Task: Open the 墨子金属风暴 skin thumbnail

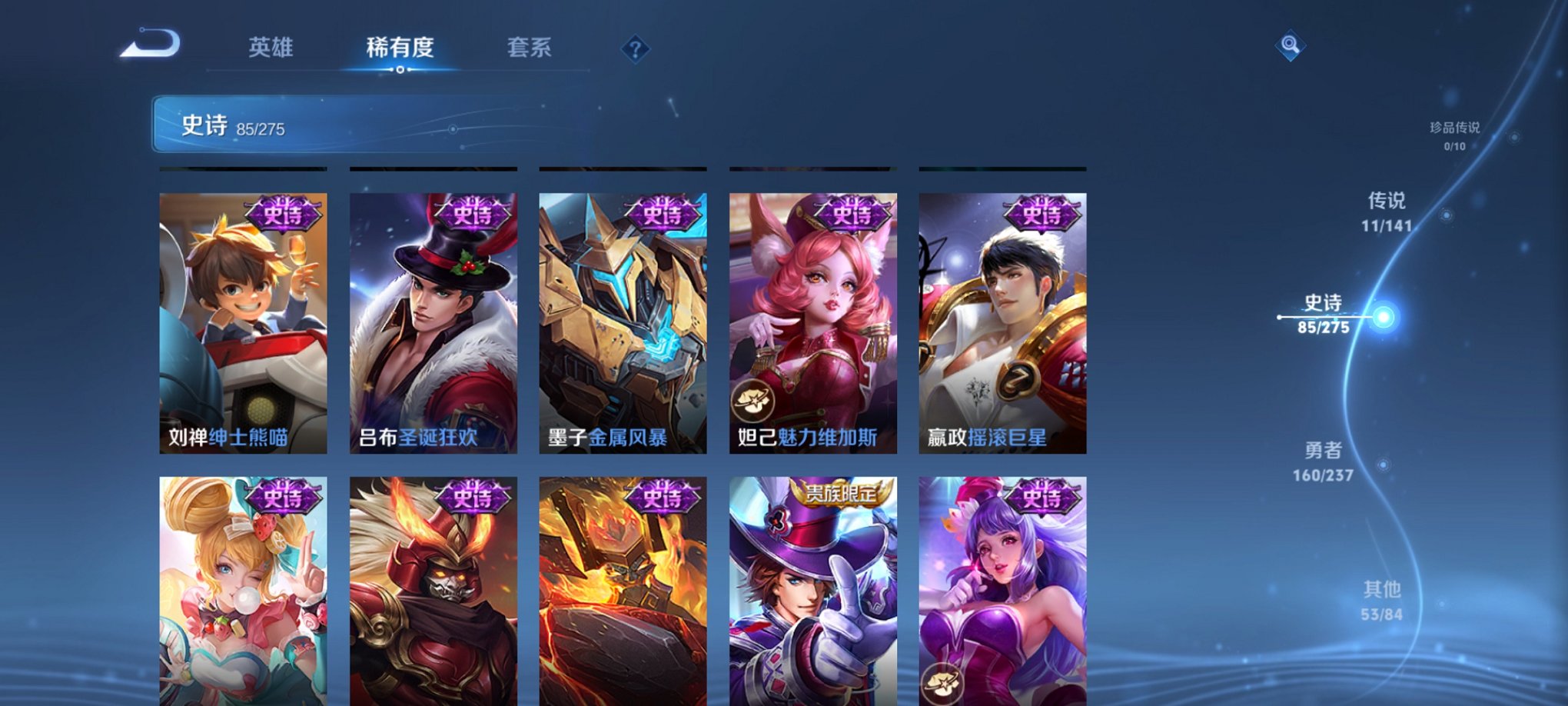Action: pos(623,323)
